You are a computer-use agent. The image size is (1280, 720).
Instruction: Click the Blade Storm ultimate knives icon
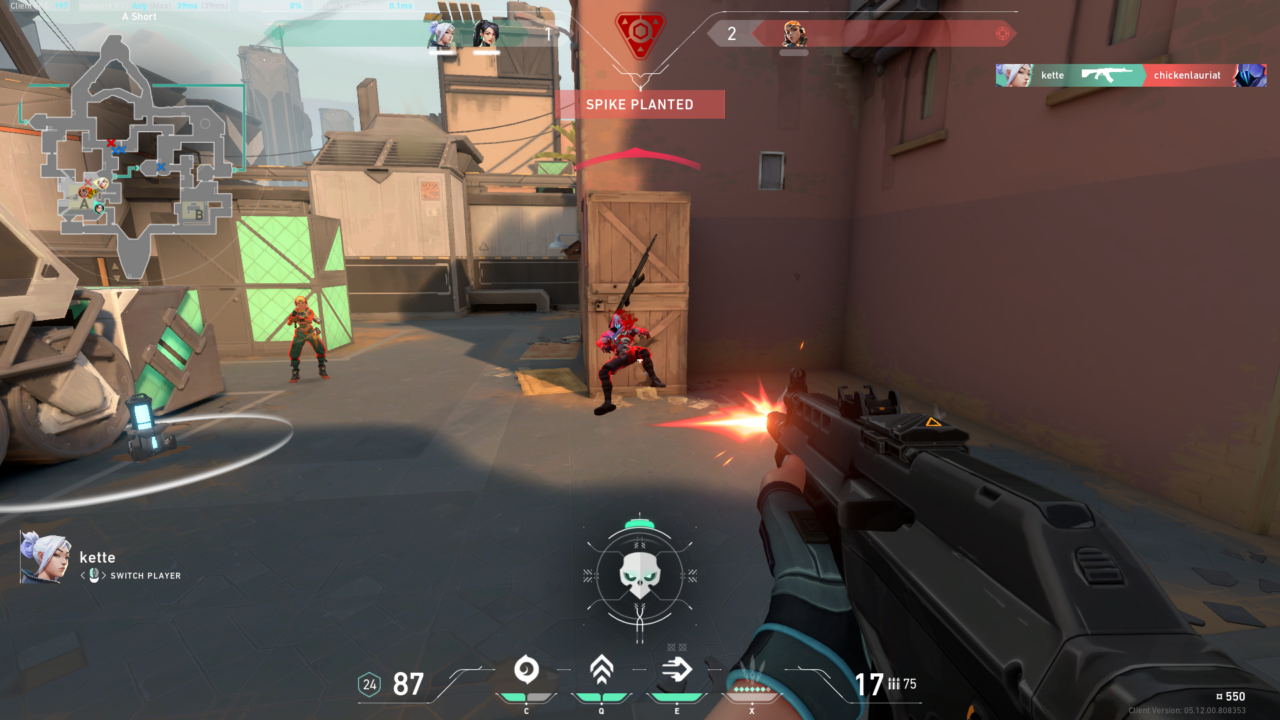pyautogui.click(x=753, y=668)
